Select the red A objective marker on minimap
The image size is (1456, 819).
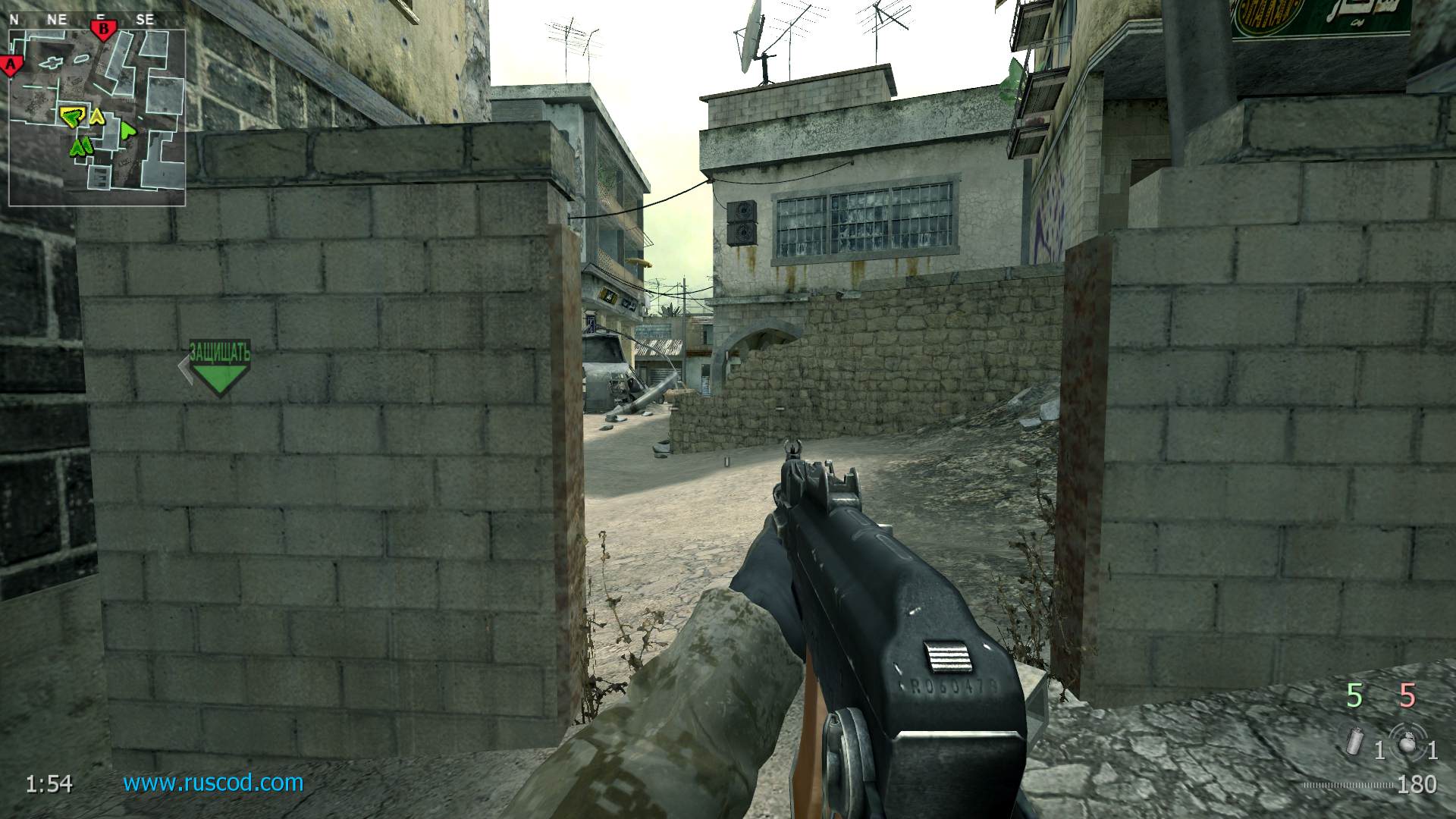coord(11,65)
